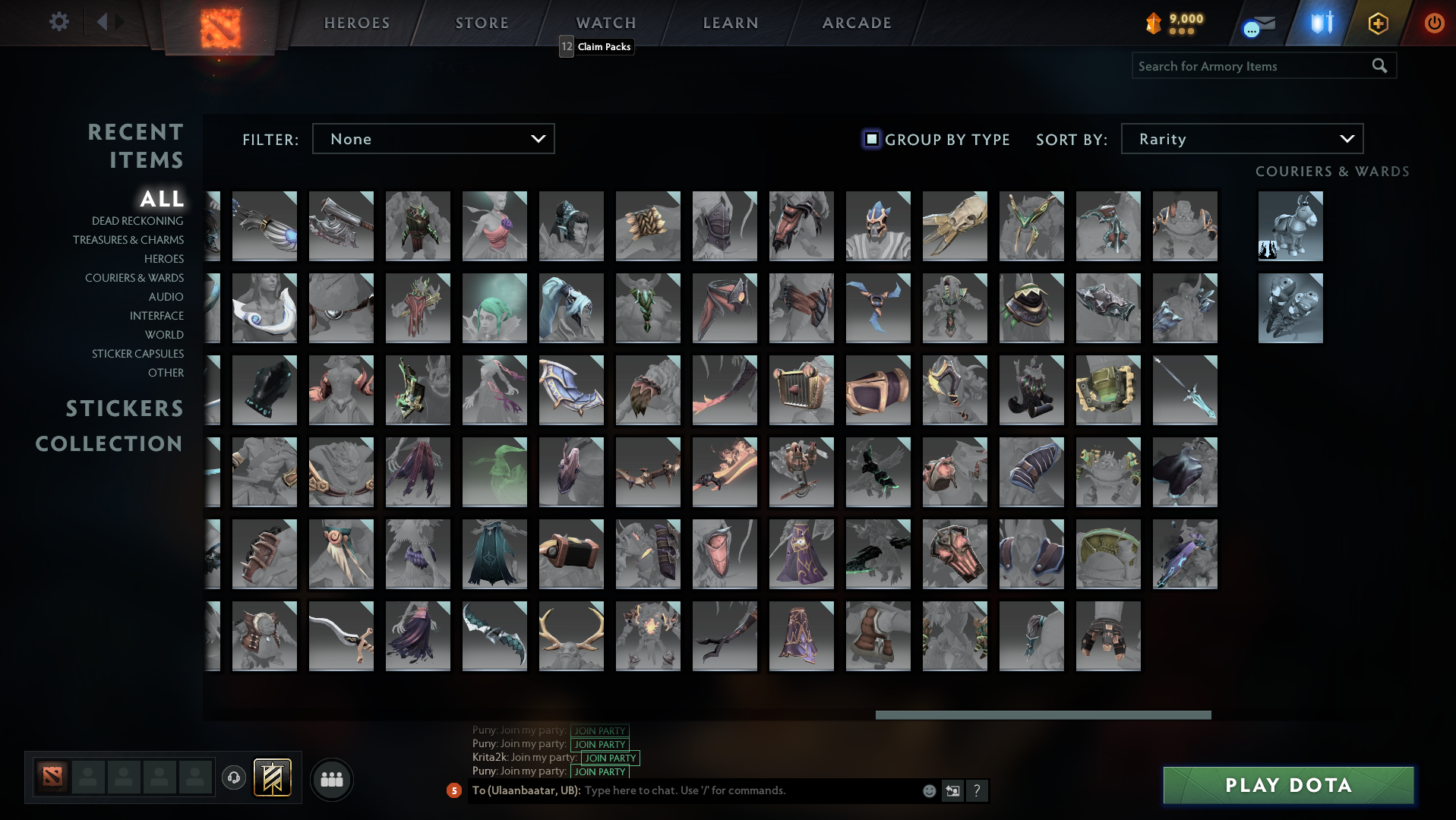1456x820 pixels.
Task: Select the donkey courier thumbnail
Action: 1290,225
